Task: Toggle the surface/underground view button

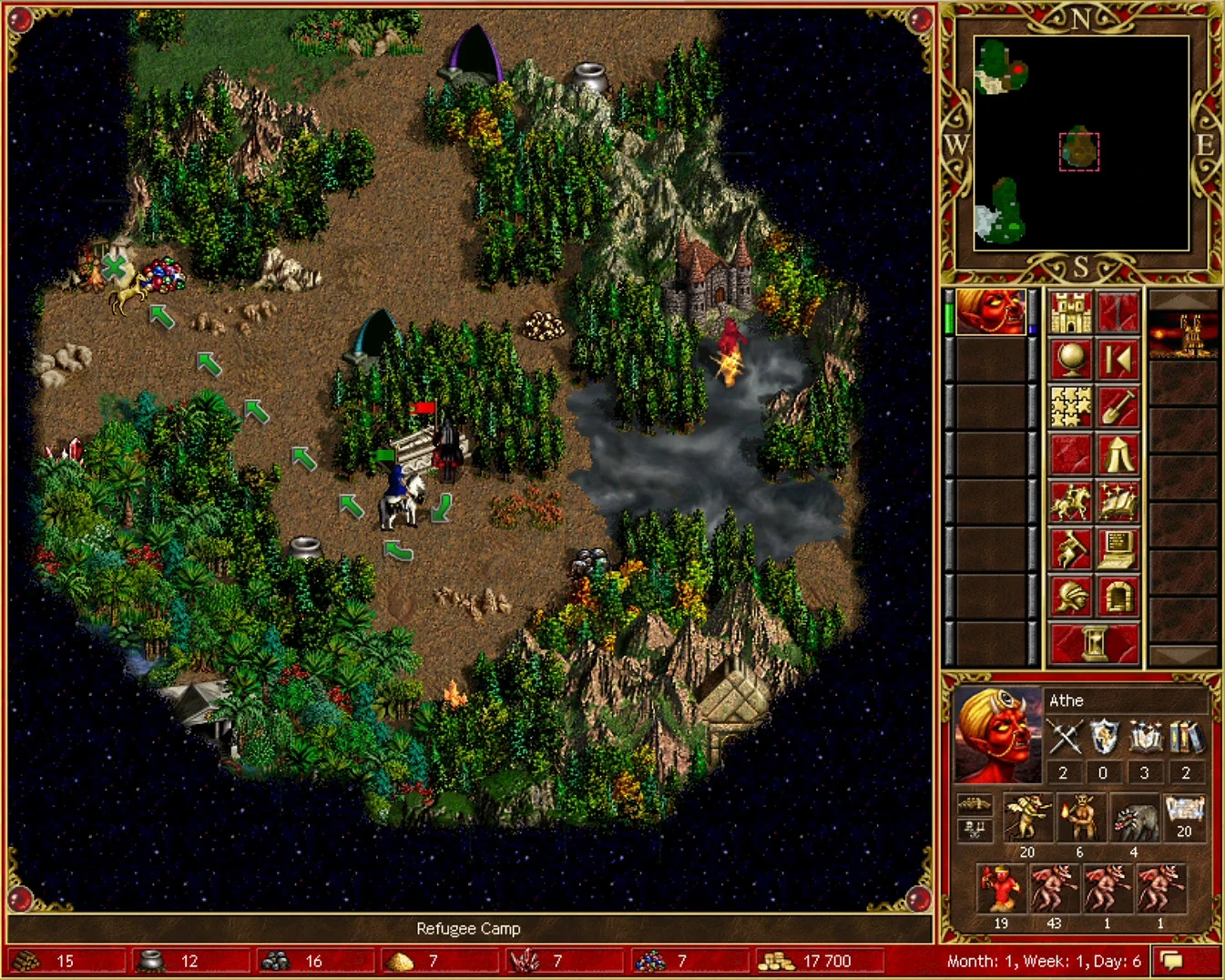Action: [1118, 314]
